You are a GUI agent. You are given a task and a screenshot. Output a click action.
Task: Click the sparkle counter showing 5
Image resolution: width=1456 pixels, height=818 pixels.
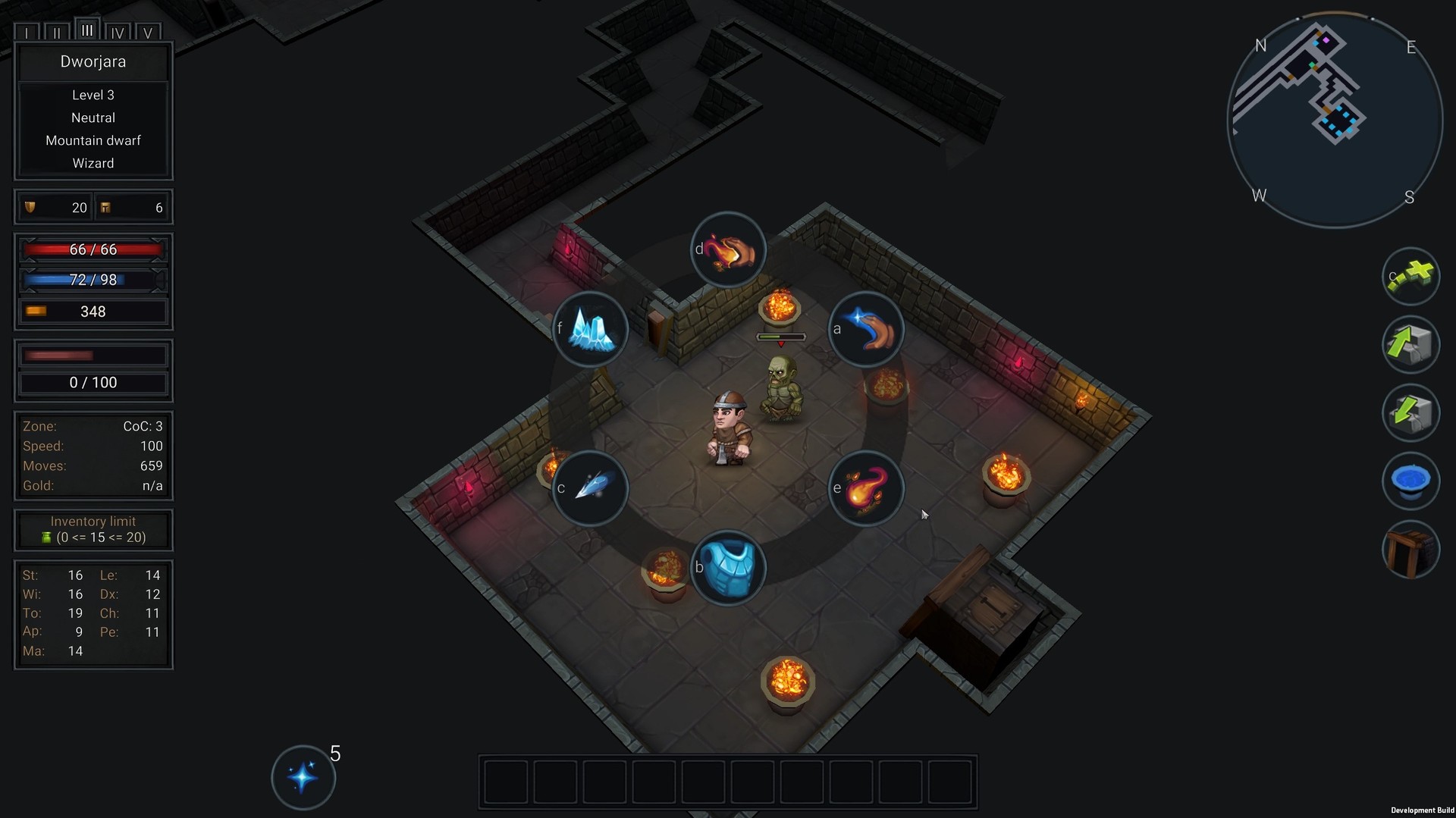pyautogui.click(x=303, y=776)
